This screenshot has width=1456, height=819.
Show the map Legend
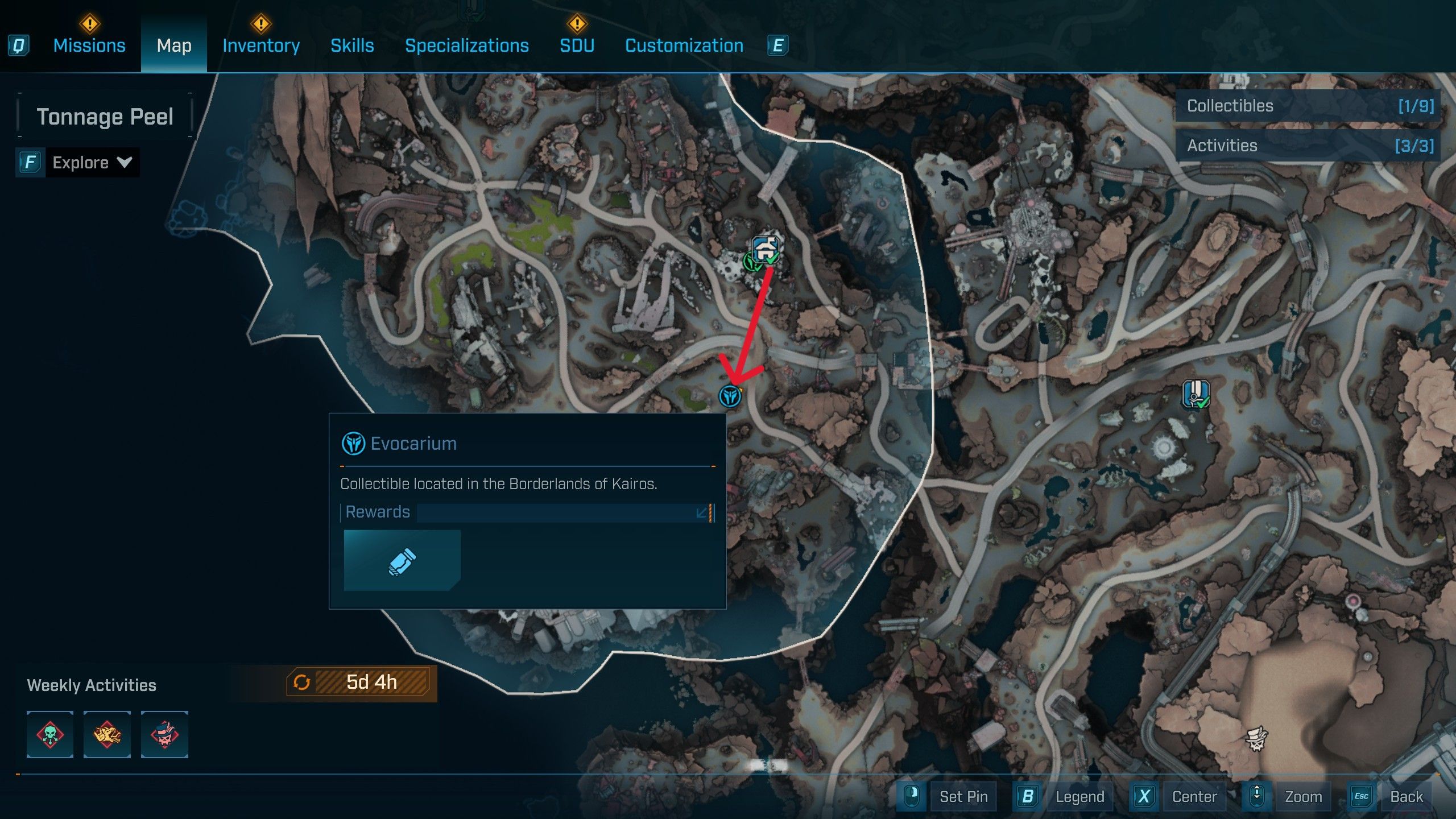tap(1079, 796)
